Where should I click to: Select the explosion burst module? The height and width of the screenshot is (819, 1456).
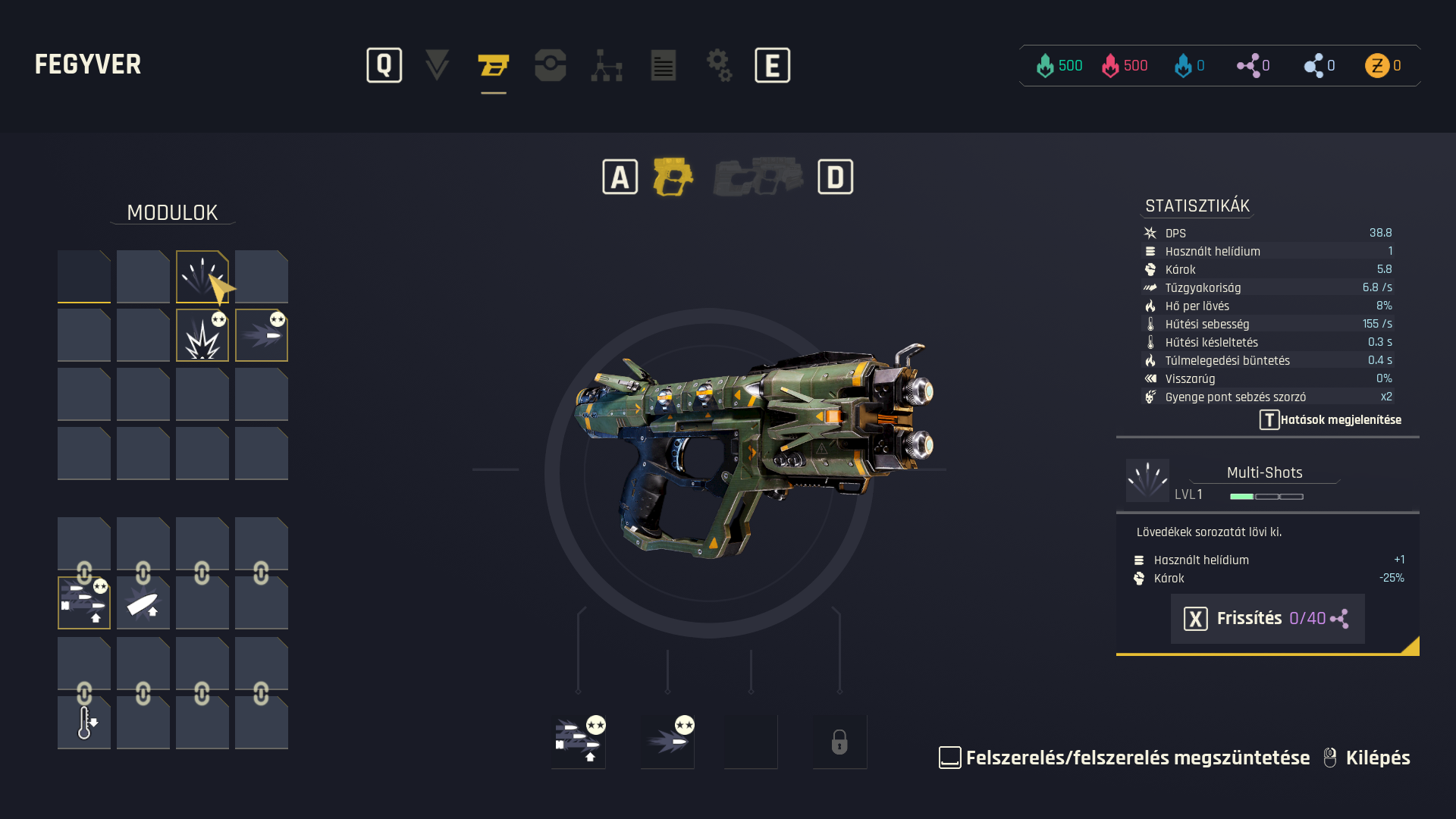pos(202,336)
